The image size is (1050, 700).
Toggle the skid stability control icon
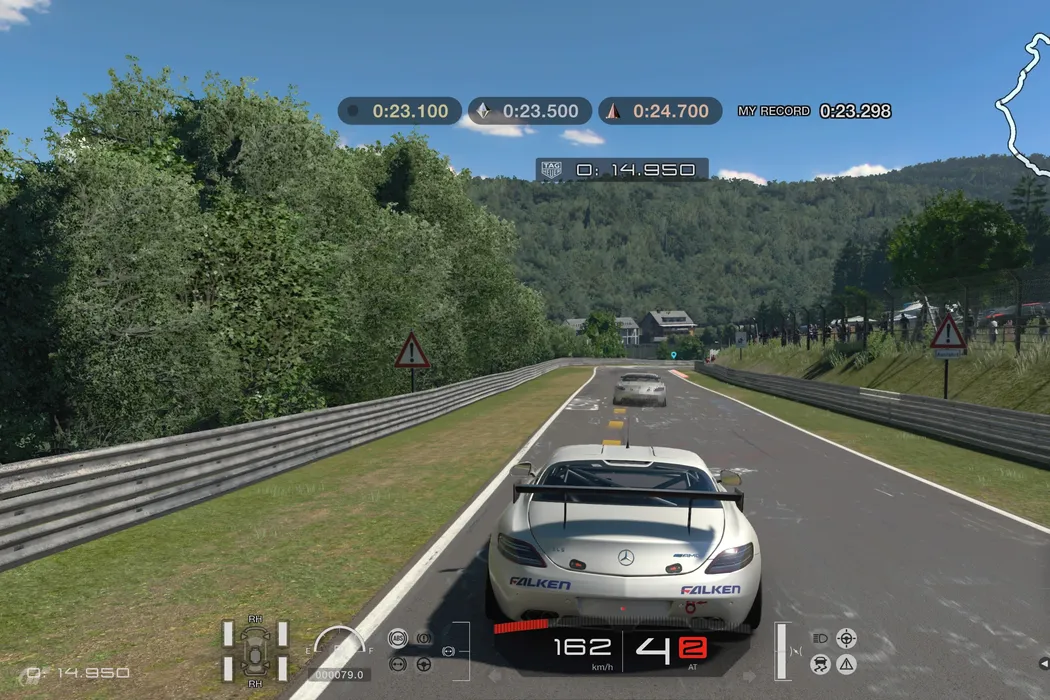click(x=820, y=663)
